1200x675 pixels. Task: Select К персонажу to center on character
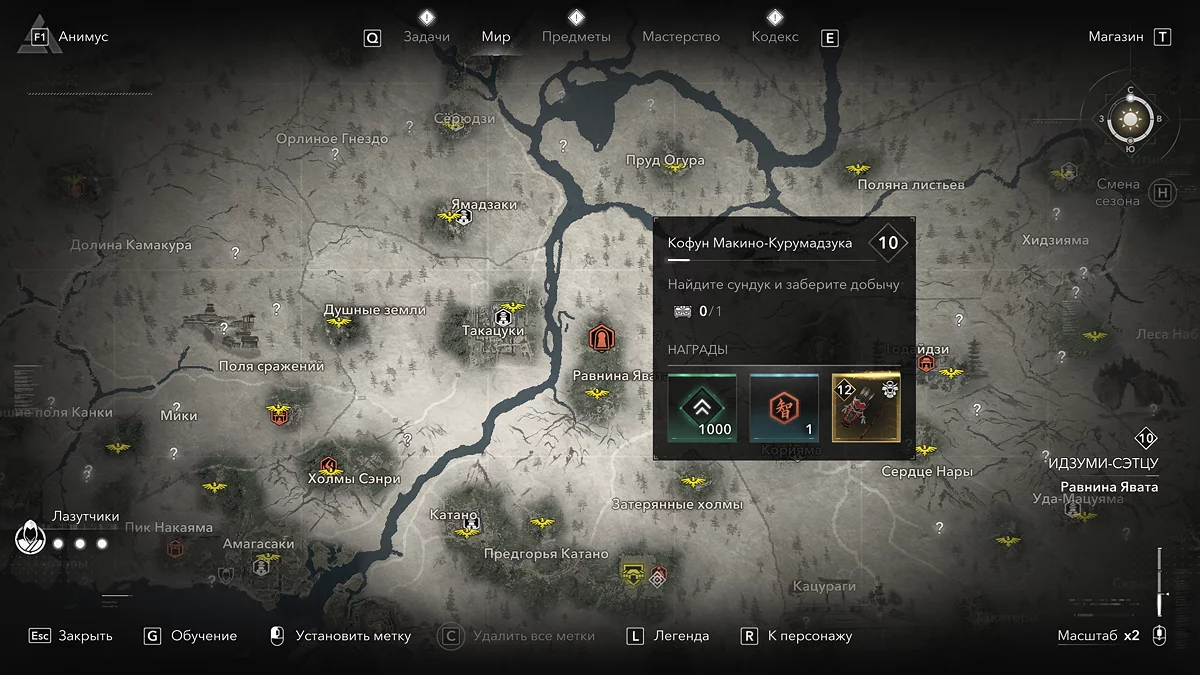[x=810, y=636]
